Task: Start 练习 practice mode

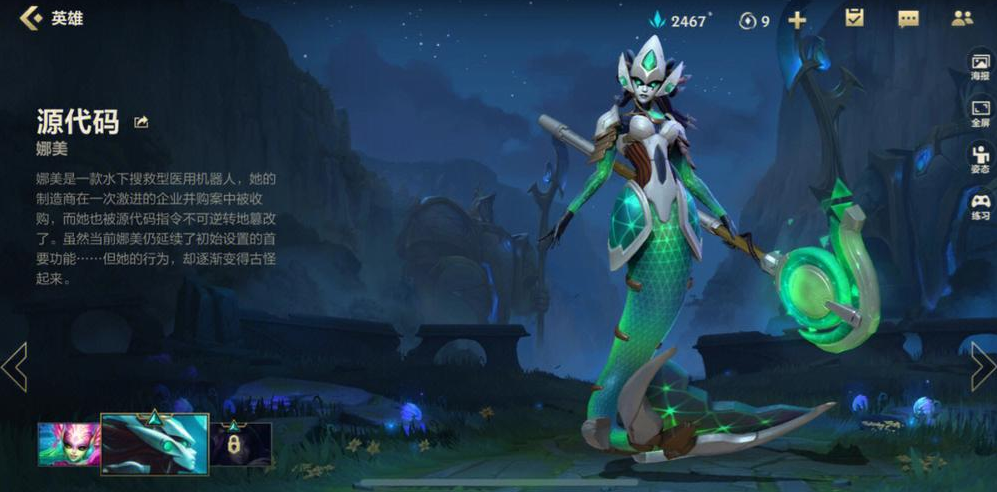Action: [x=979, y=206]
